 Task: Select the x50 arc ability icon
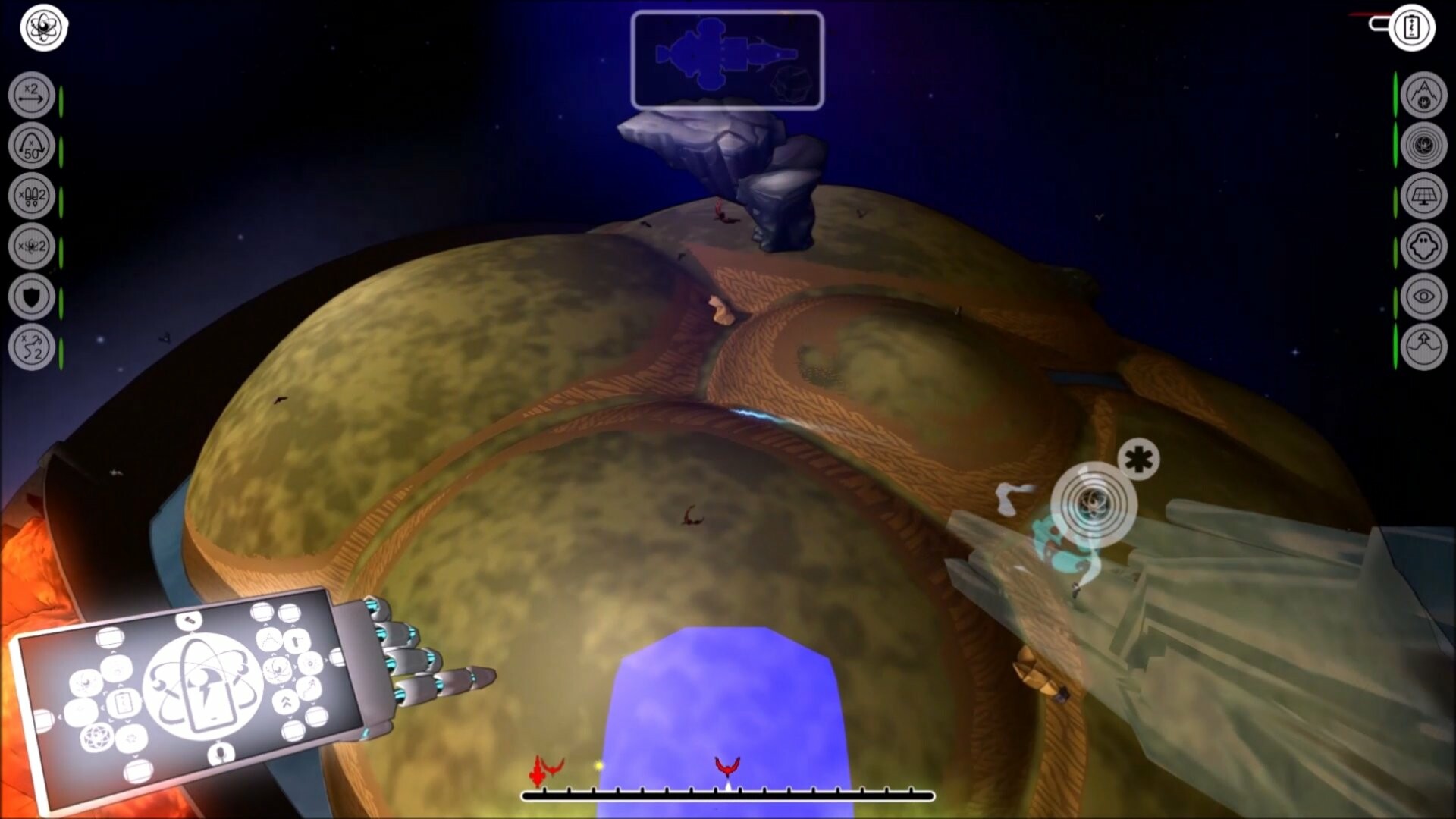[x=30, y=146]
